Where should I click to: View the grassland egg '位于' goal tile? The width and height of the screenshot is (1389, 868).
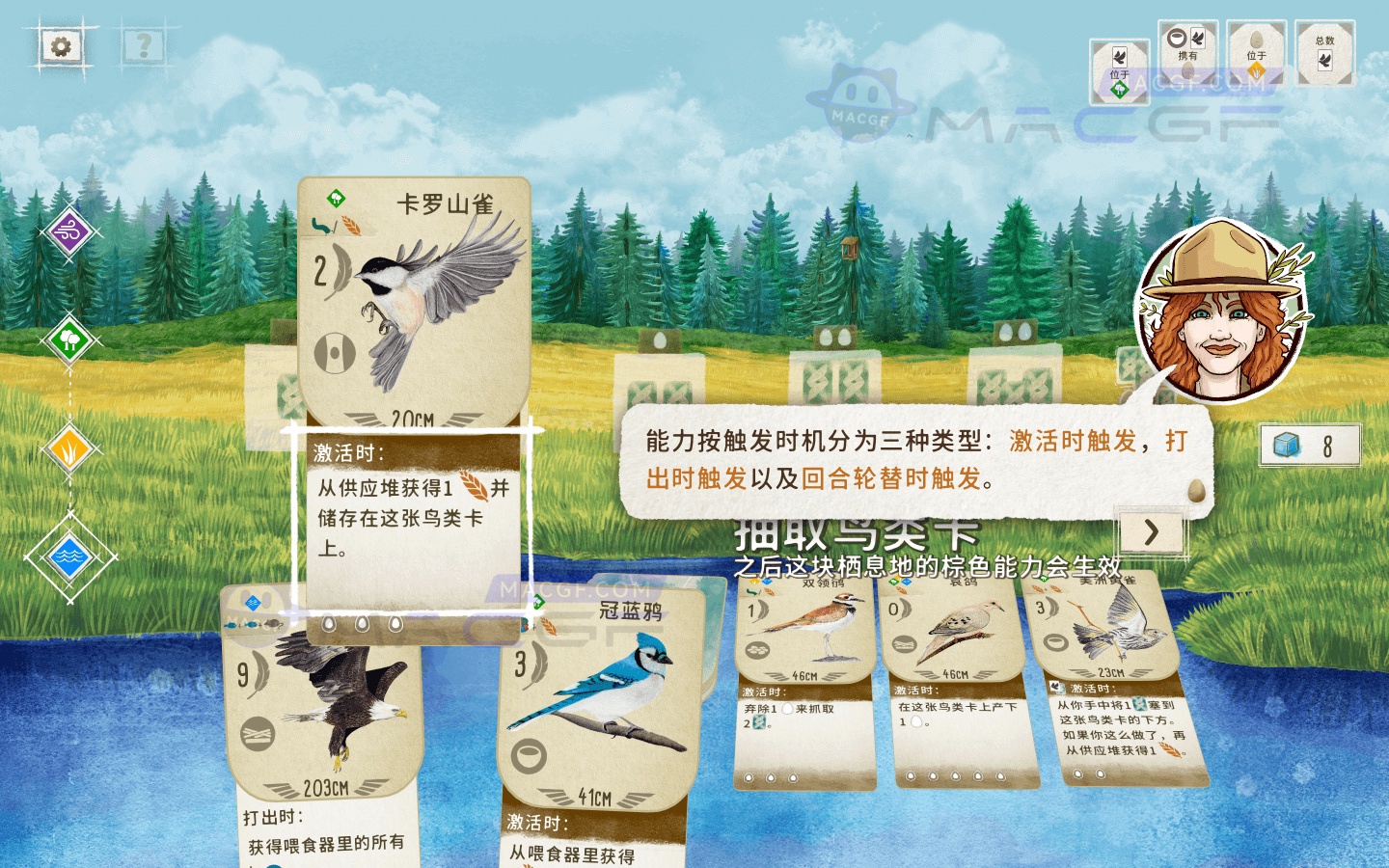coord(1259,55)
